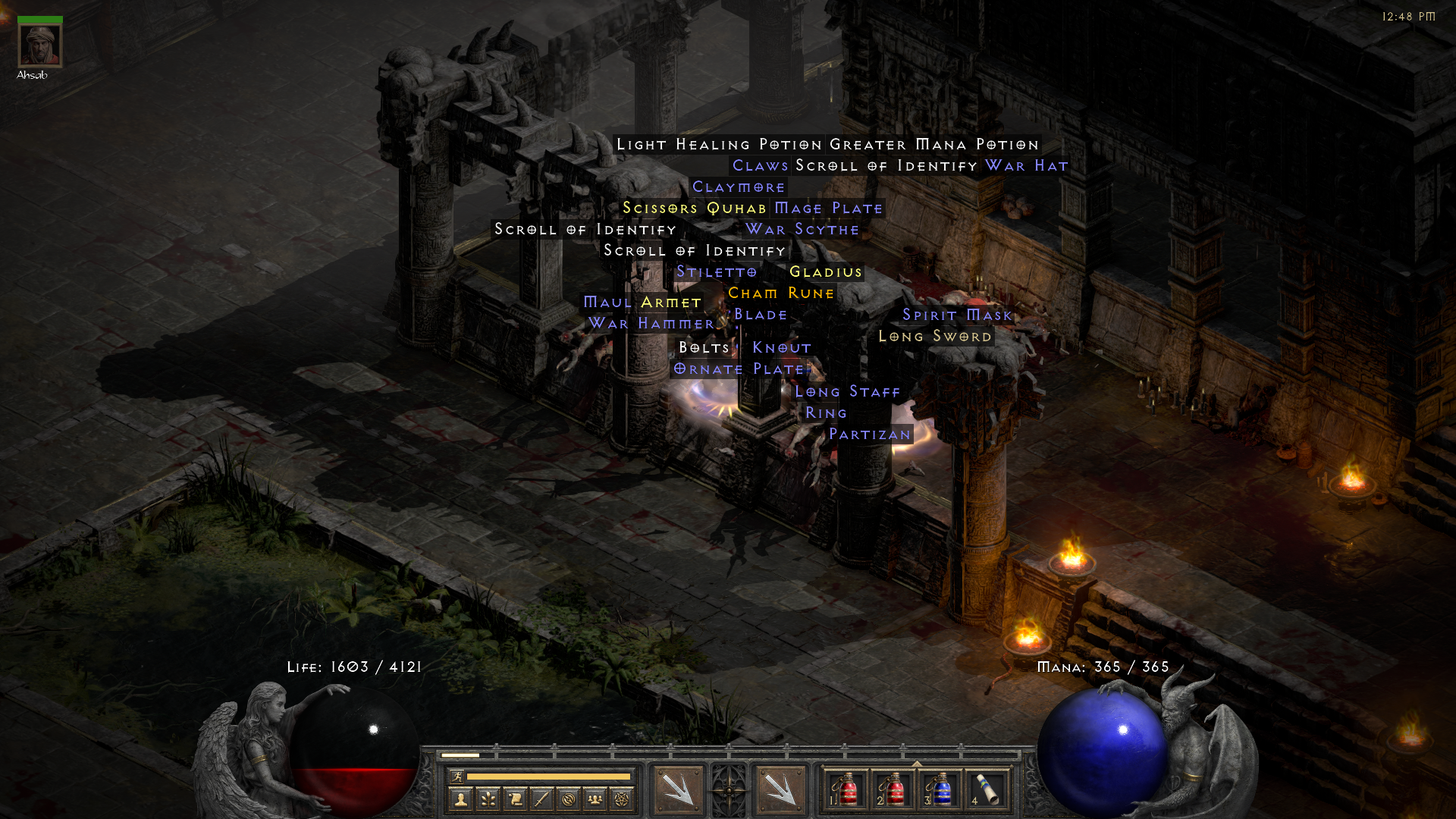Click the yellow stamina bar
This screenshot has height=819, width=1456.
pos(548,776)
